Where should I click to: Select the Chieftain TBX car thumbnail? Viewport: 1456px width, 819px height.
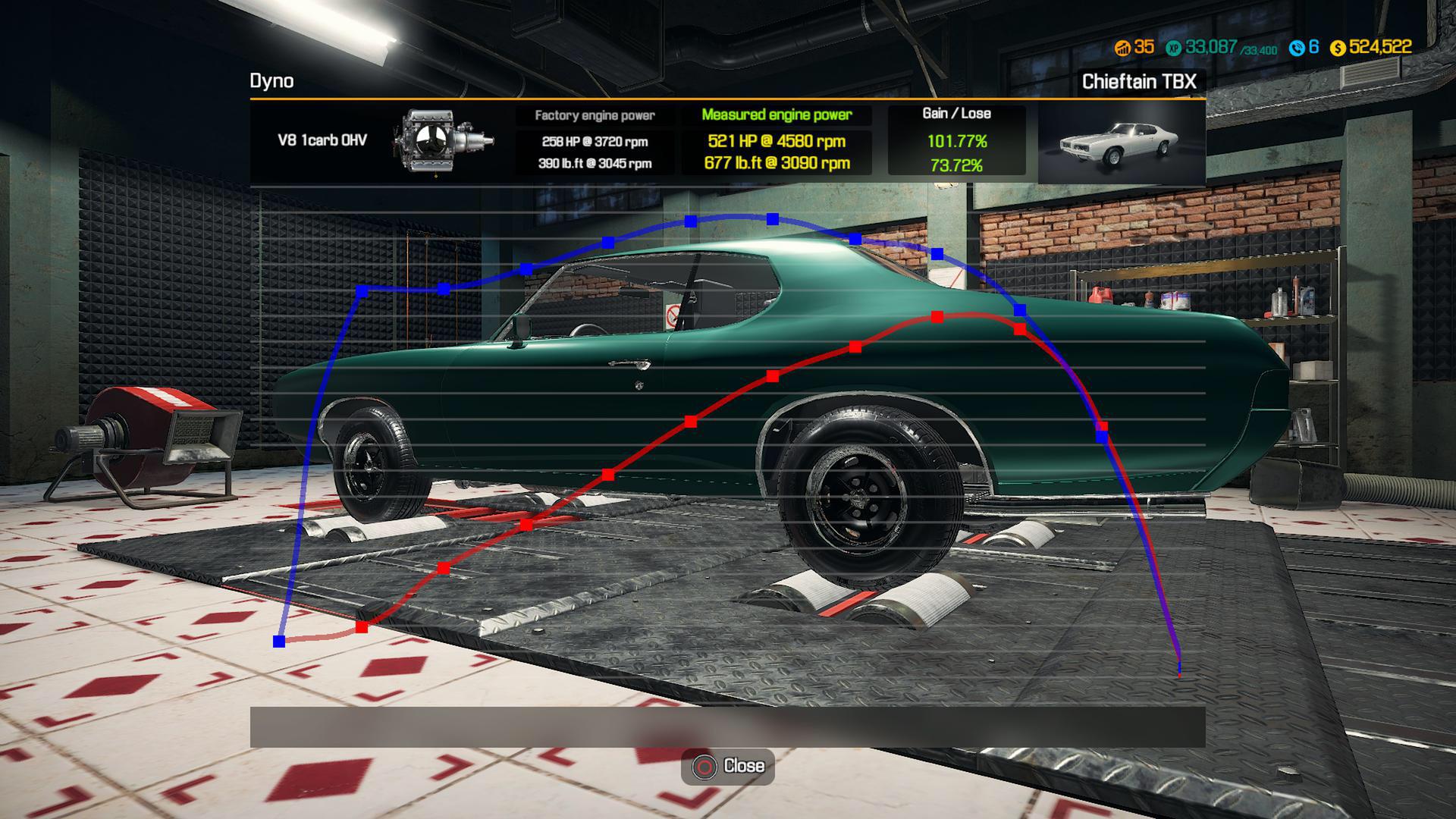point(1120,143)
